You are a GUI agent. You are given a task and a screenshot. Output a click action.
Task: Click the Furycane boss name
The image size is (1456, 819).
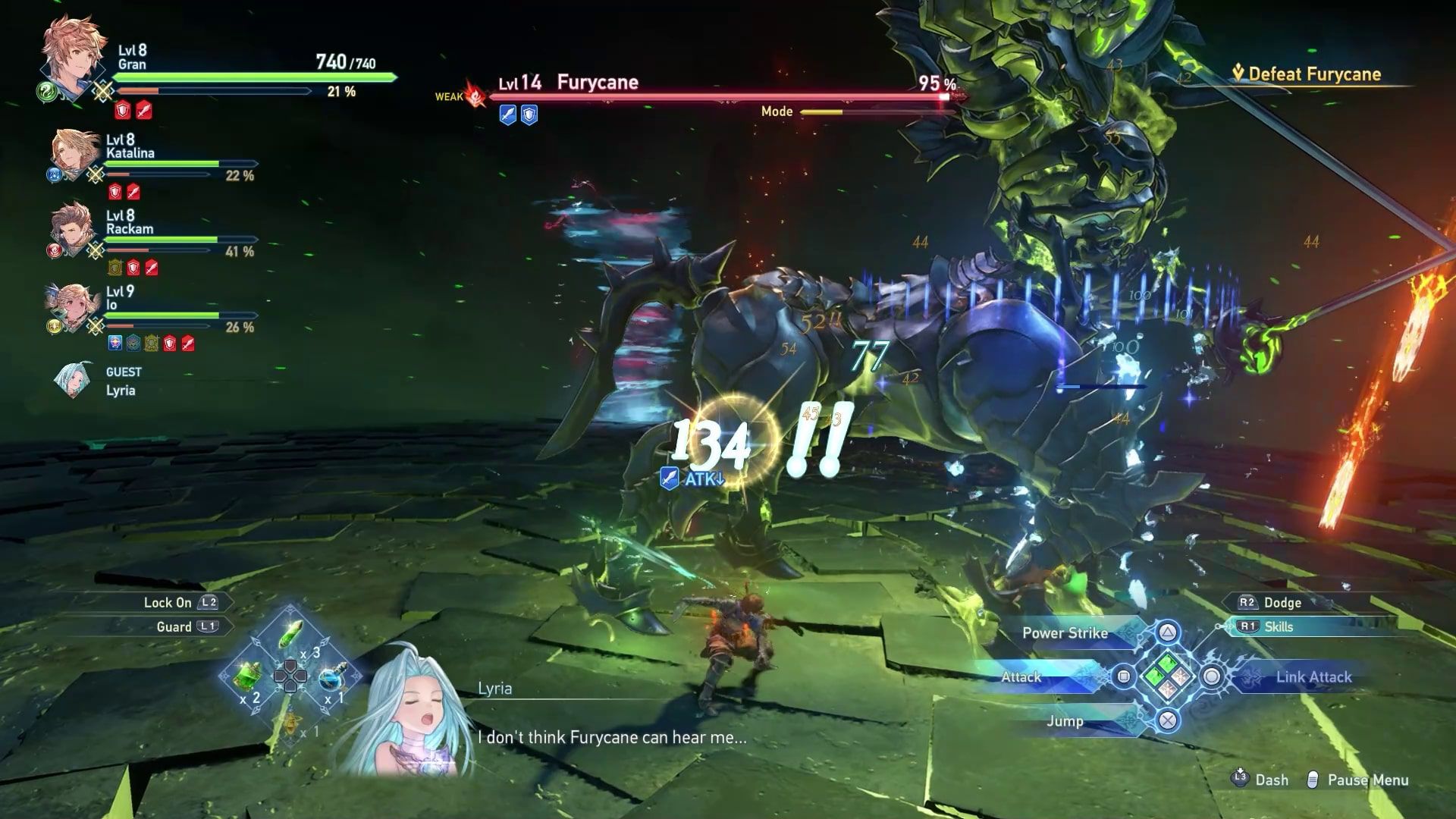pos(598,83)
